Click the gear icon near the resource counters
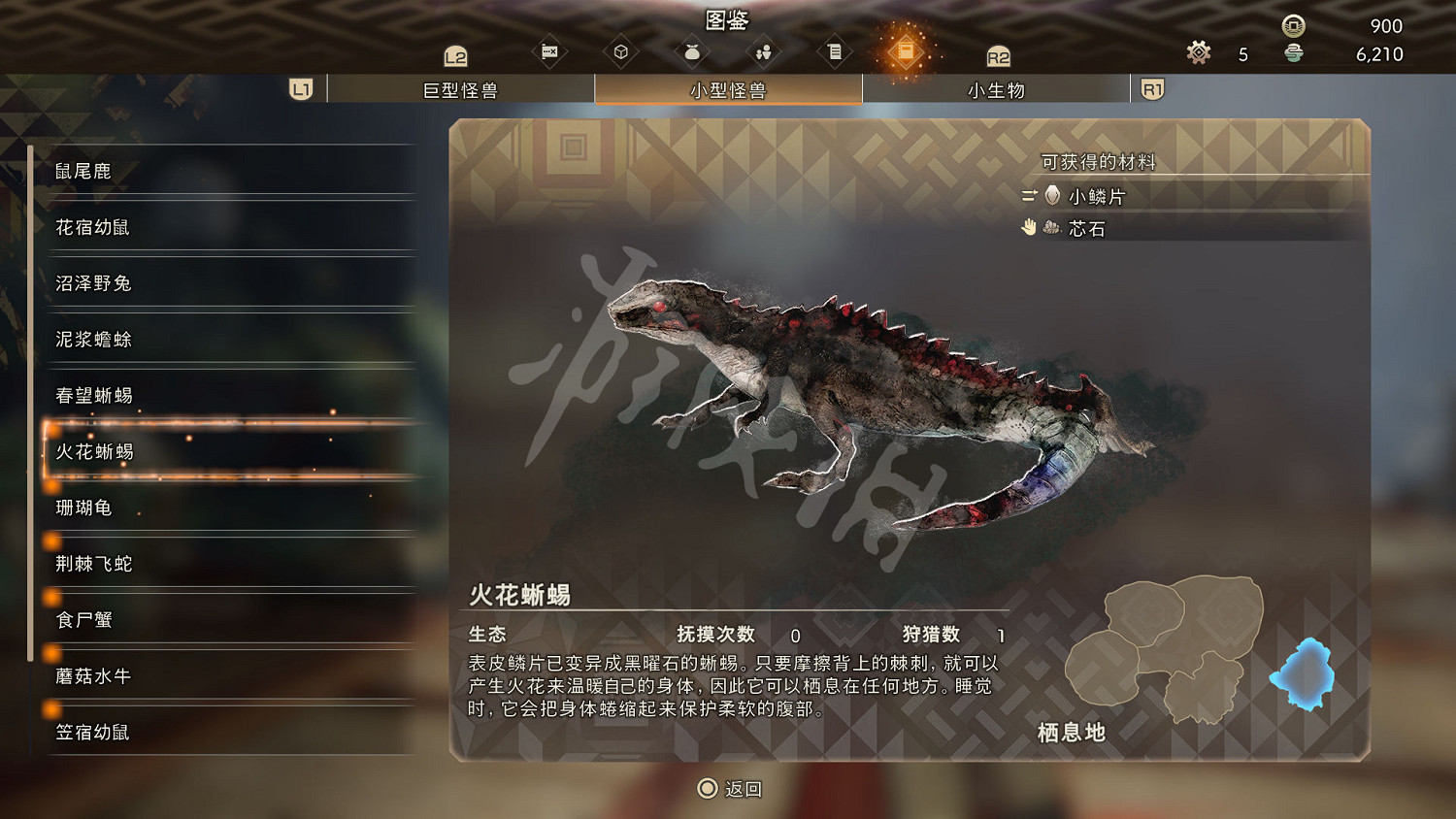1456x819 pixels. 1198,53
